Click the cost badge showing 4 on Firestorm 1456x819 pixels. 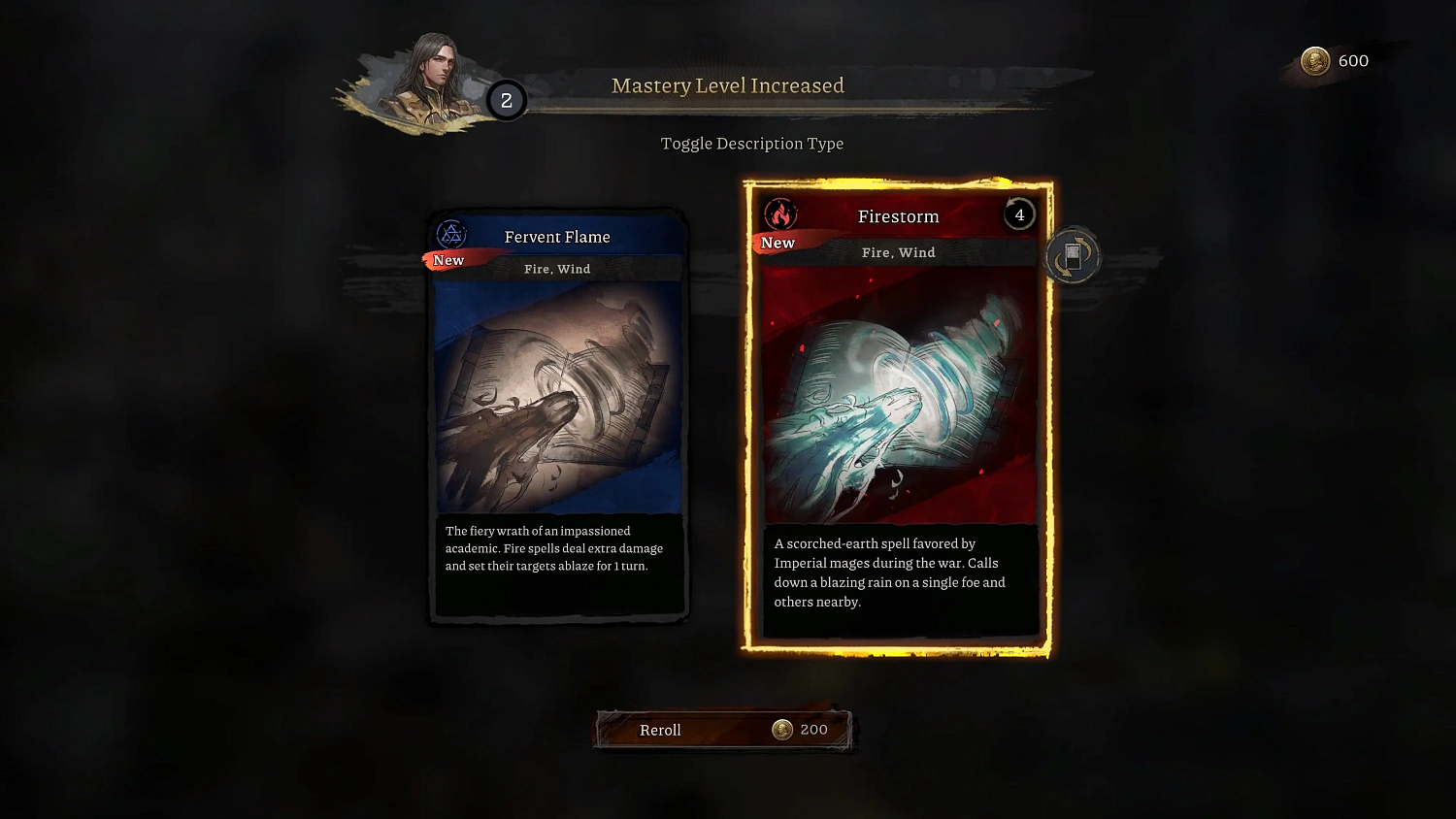click(x=1018, y=214)
